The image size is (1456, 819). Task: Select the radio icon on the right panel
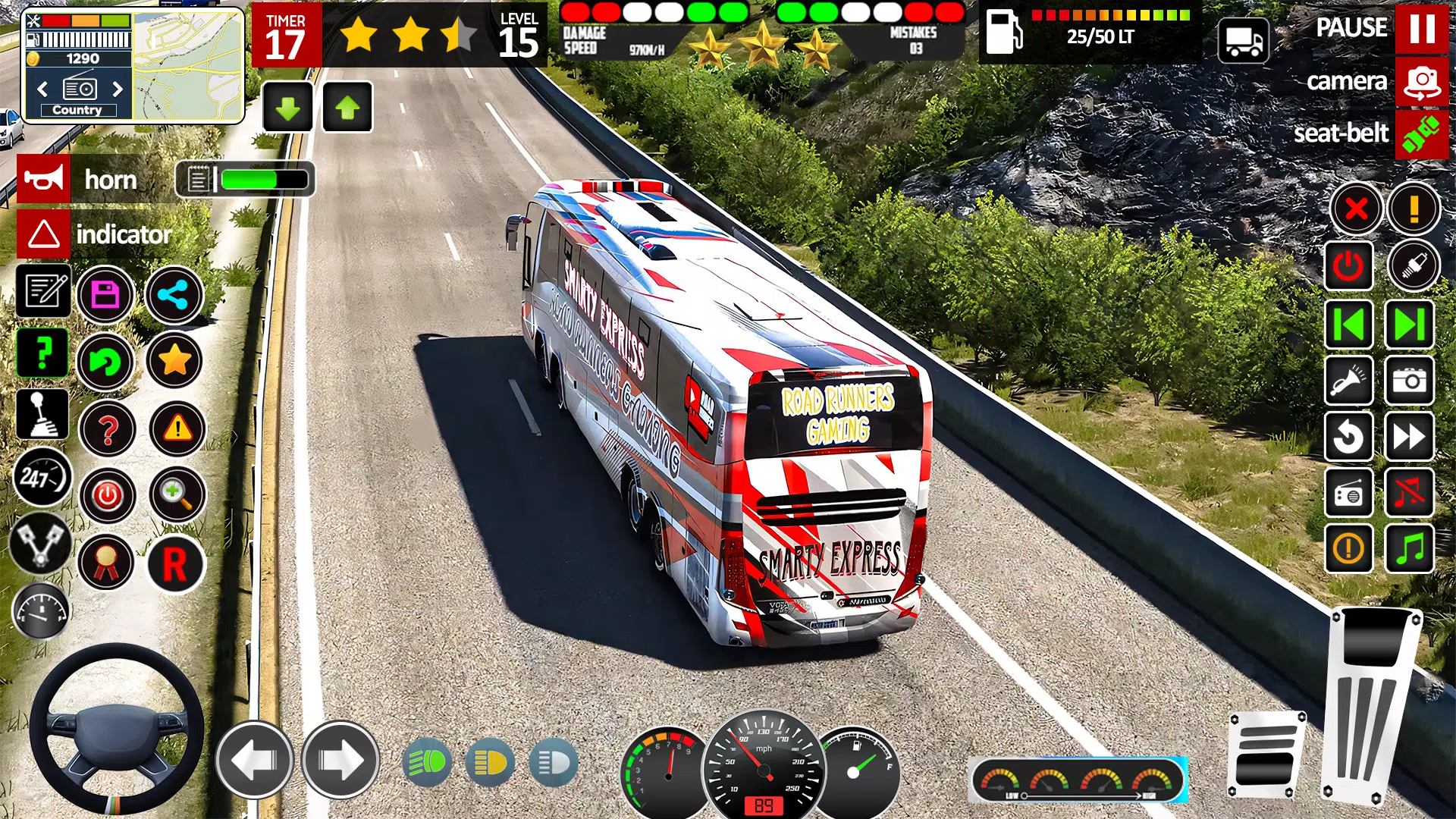point(1348,493)
